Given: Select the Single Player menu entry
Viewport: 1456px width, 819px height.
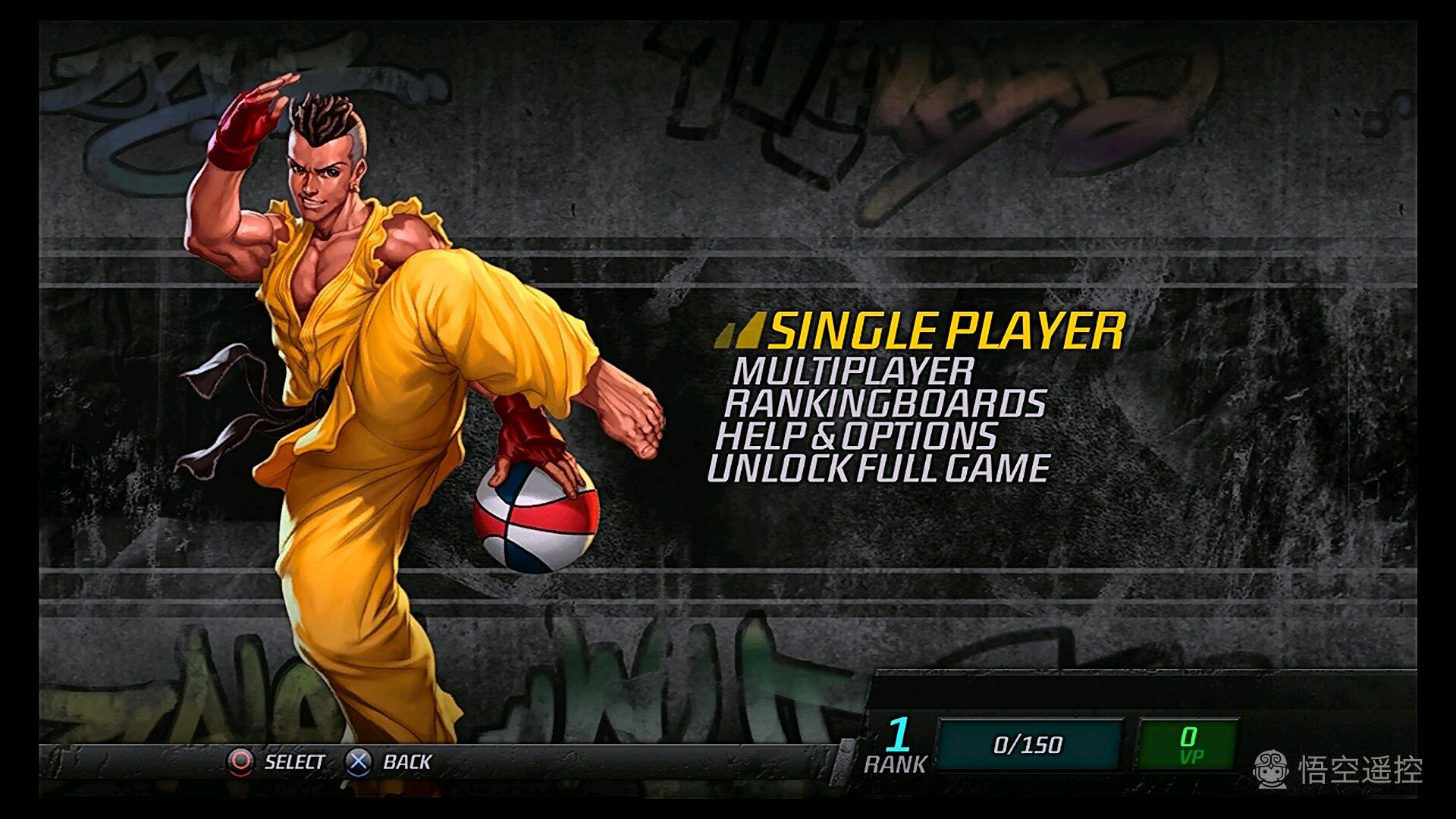Looking at the screenshot, I should tap(946, 331).
